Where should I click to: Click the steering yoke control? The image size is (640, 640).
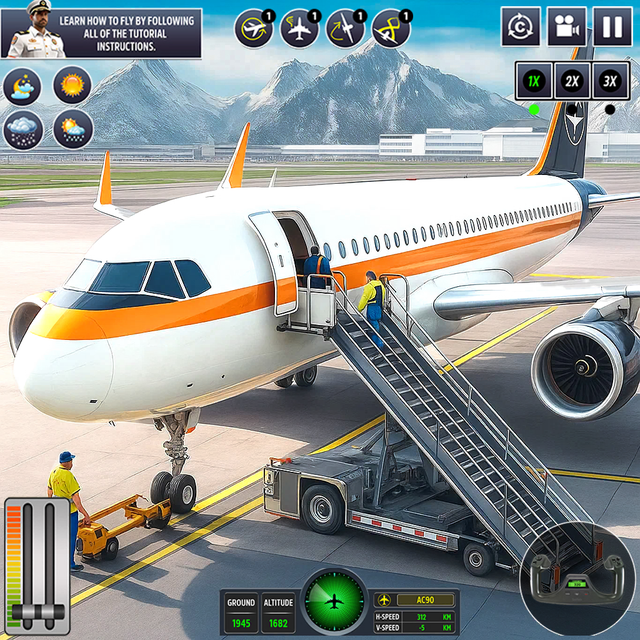tap(576, 577)
